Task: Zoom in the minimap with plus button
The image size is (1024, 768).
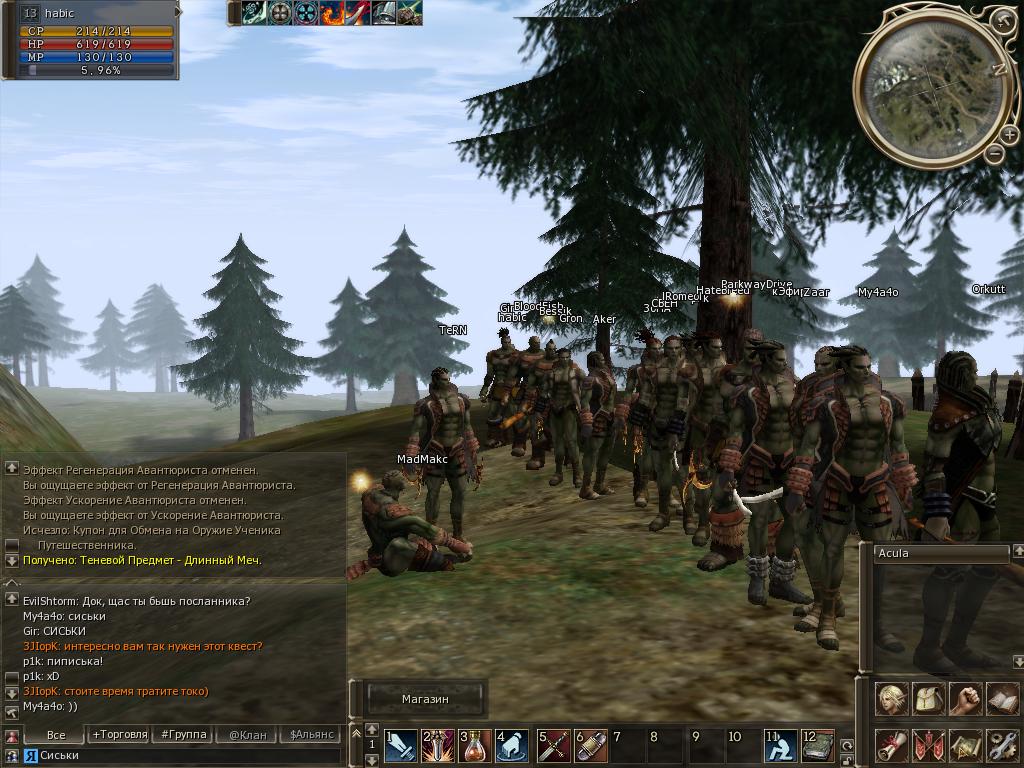Action: [x=1004, y=19]
